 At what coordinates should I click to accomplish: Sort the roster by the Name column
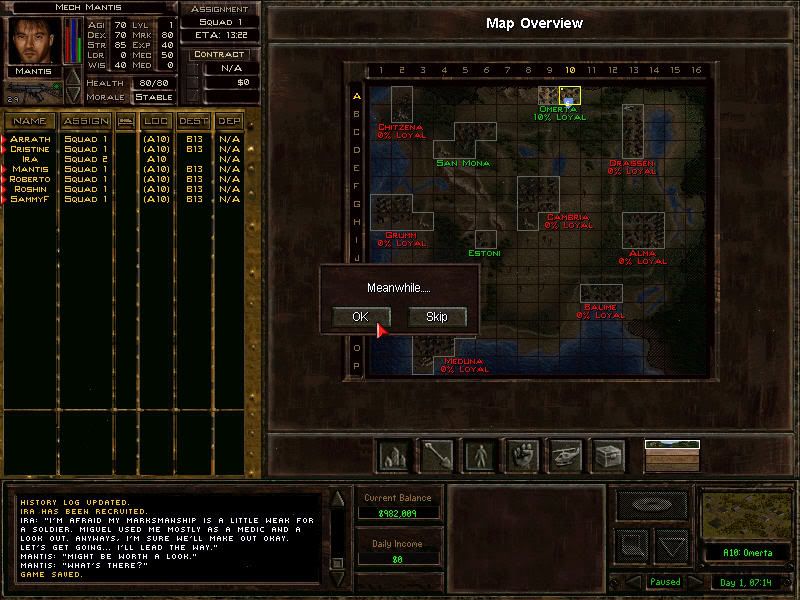coord(30,121)
